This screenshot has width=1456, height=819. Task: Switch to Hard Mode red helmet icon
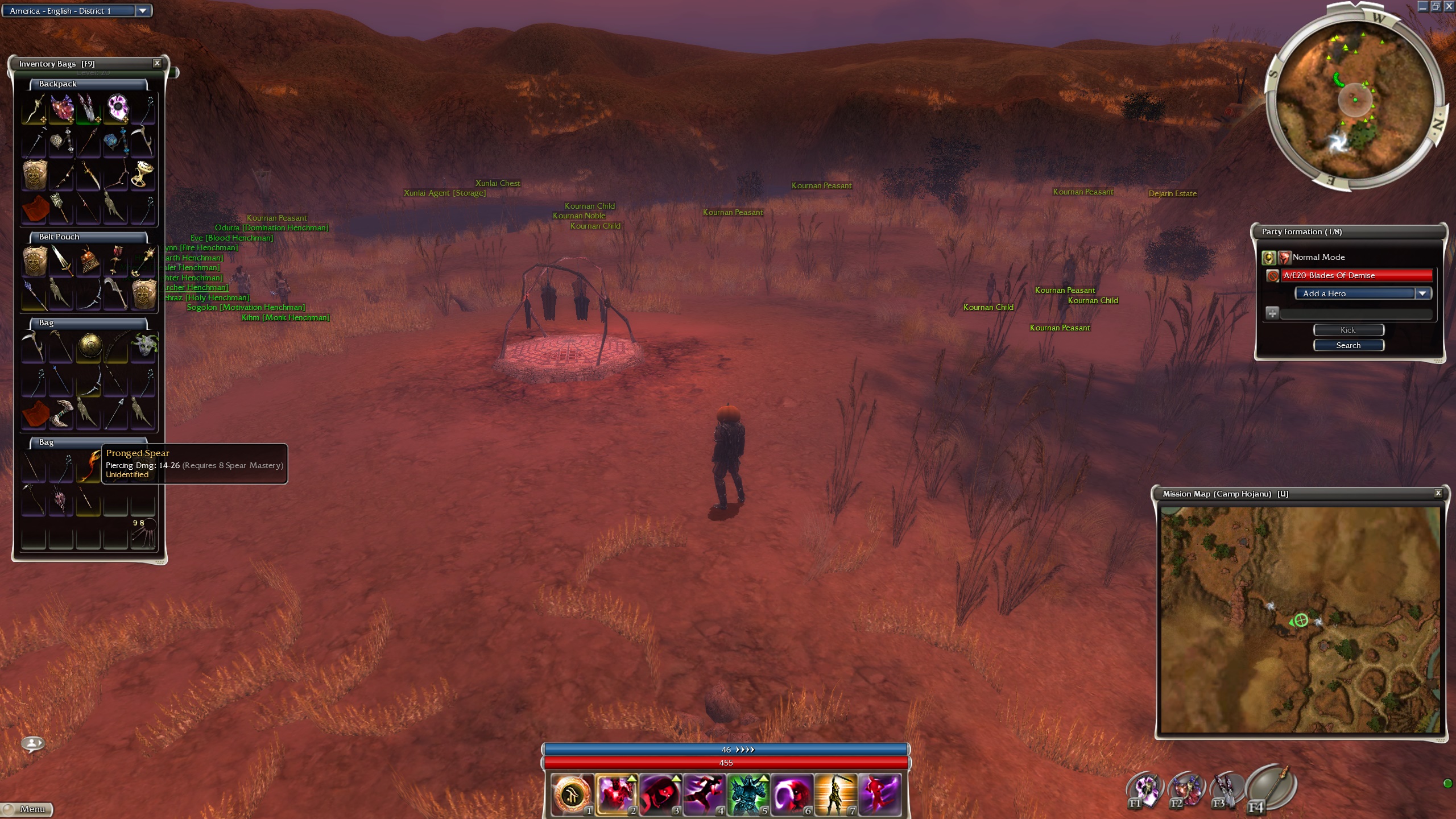coord(1284,258)
